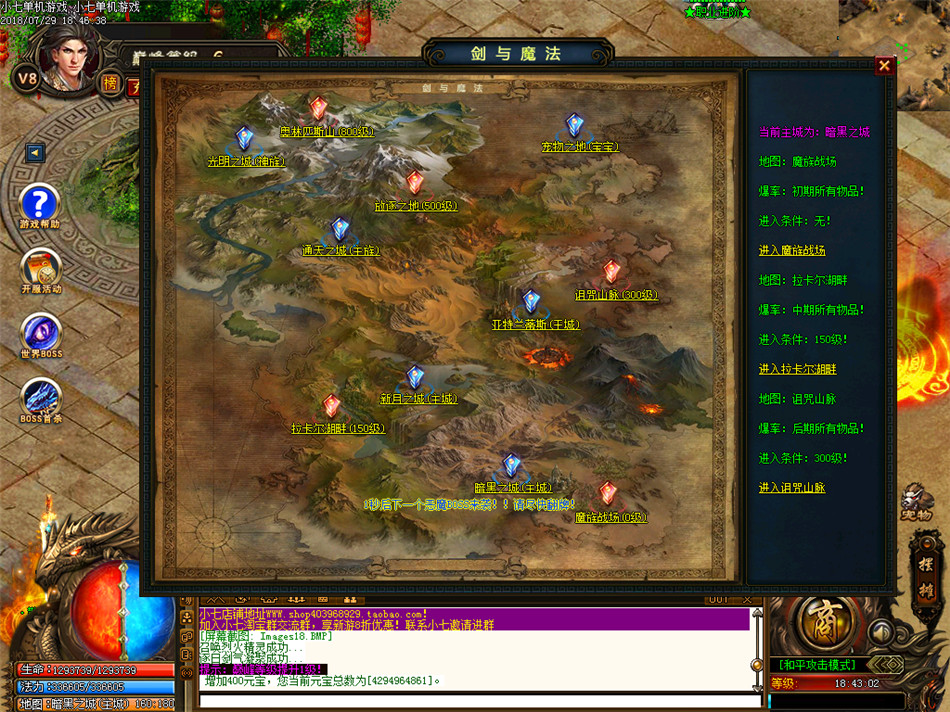
Task: Open the 开服活动 events icon
Action: 41,268
